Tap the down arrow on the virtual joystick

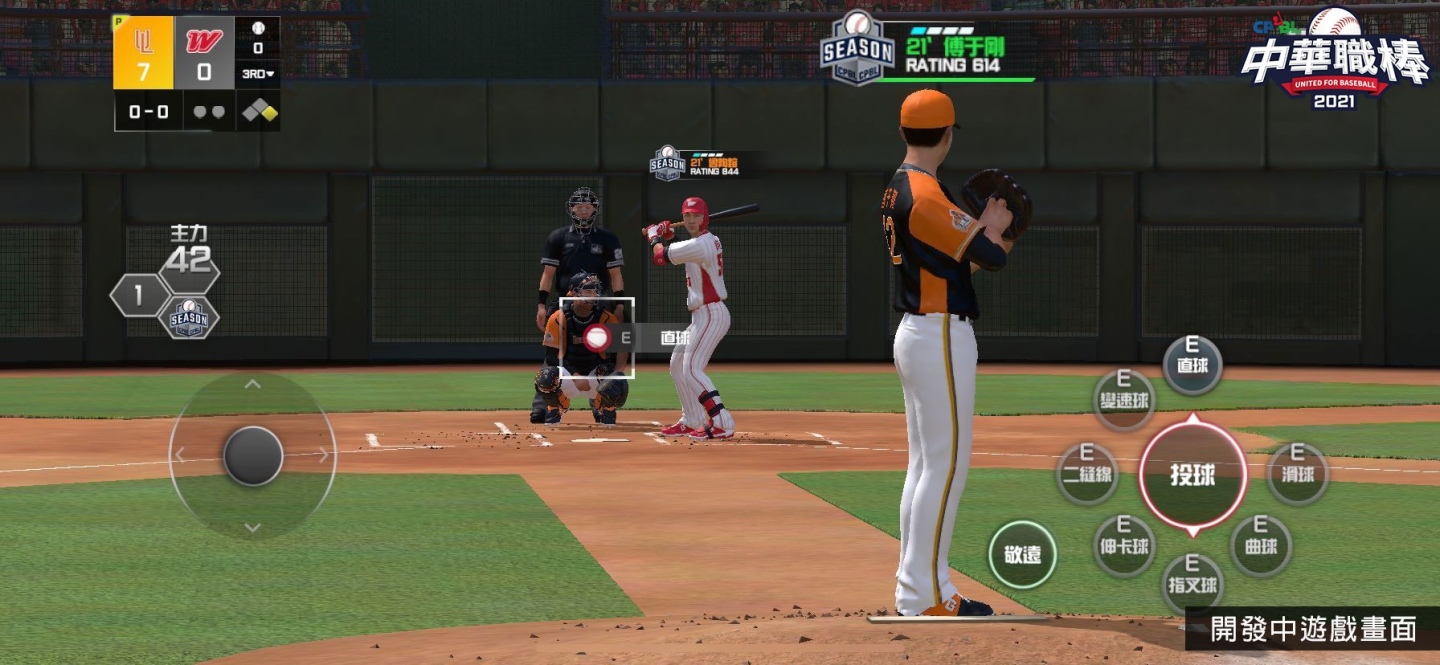(253, 527)
